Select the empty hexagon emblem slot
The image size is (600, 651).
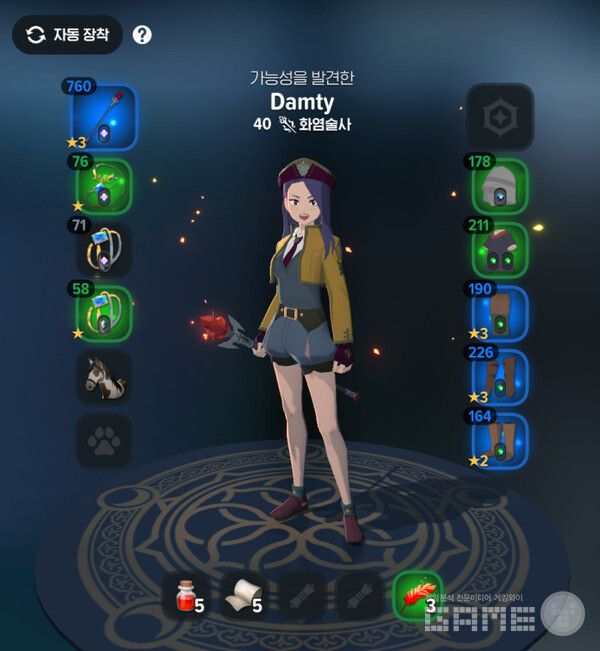[x=499, y=117]
